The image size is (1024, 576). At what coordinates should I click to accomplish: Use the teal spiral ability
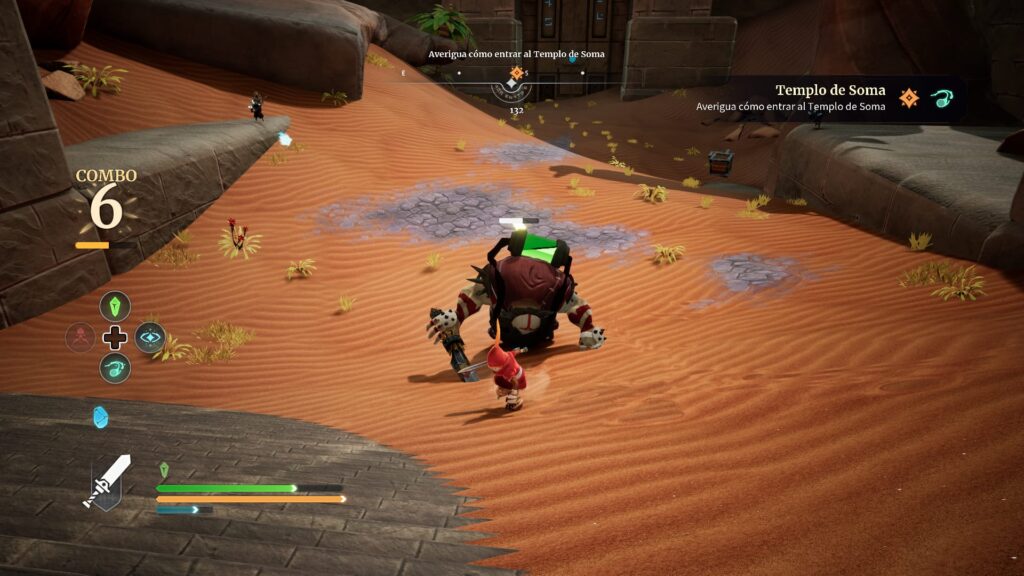click(115, 368)
